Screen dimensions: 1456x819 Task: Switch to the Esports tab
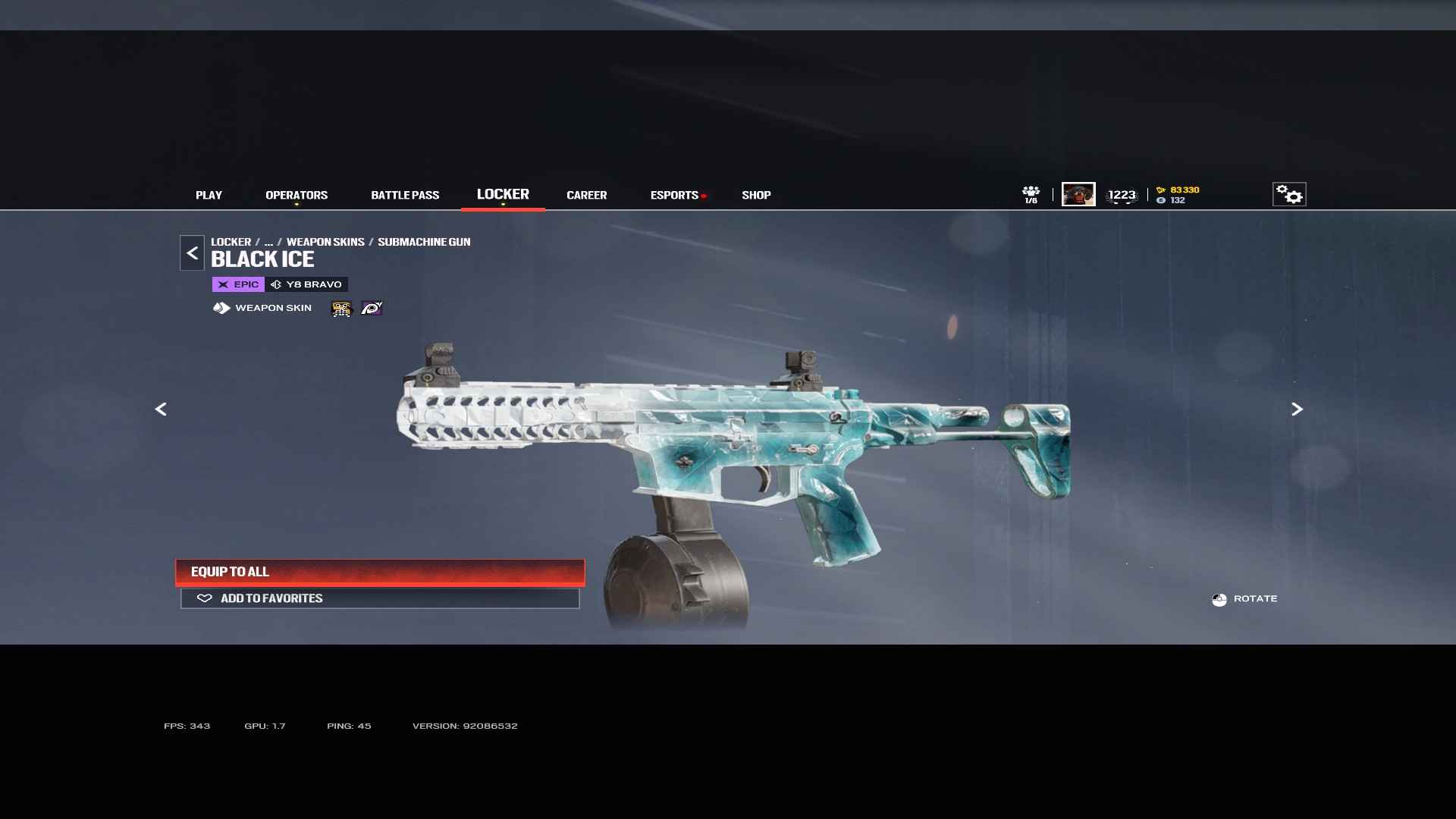[x=674, y=196]
